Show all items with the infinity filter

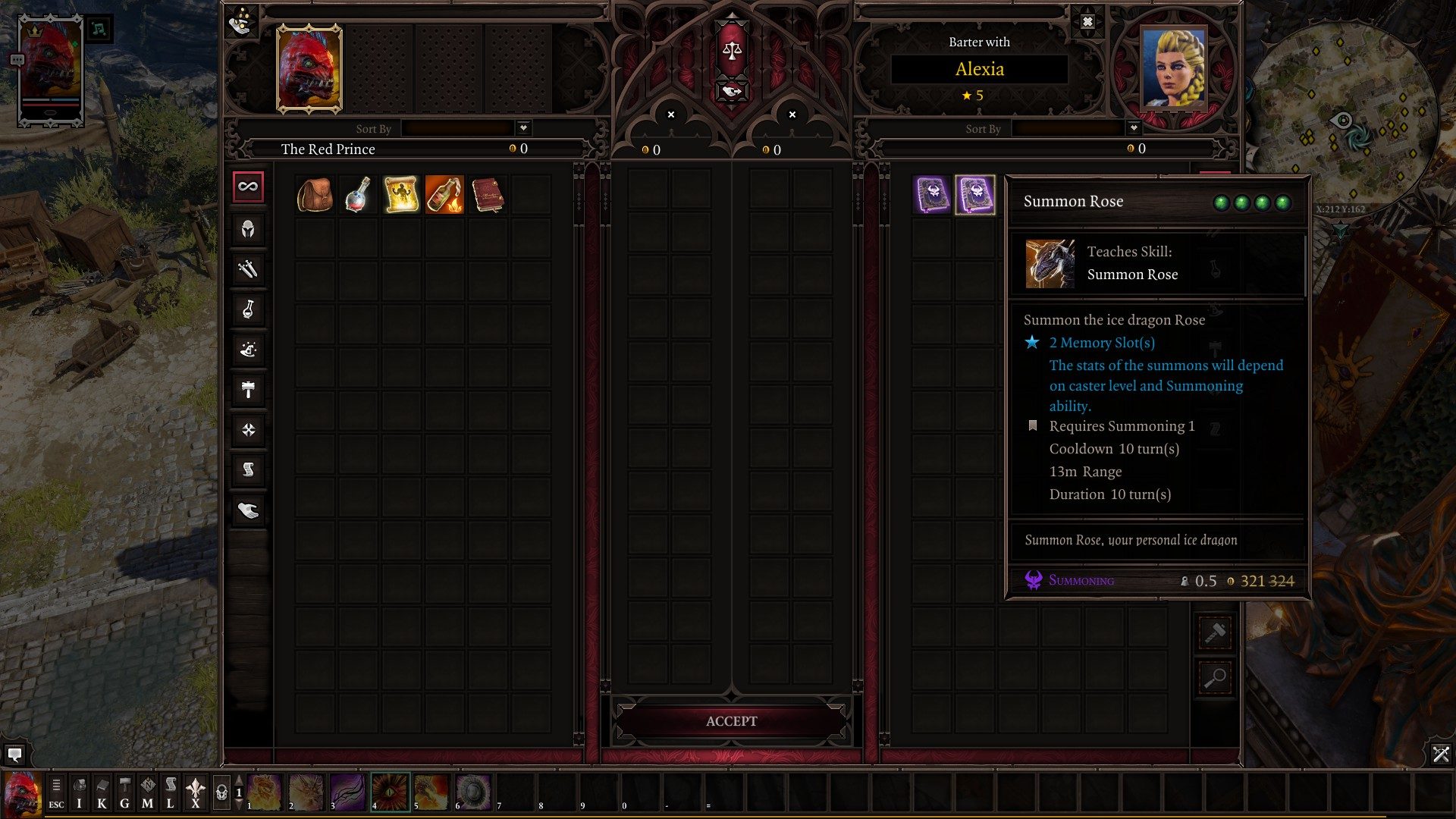point(248,187)
